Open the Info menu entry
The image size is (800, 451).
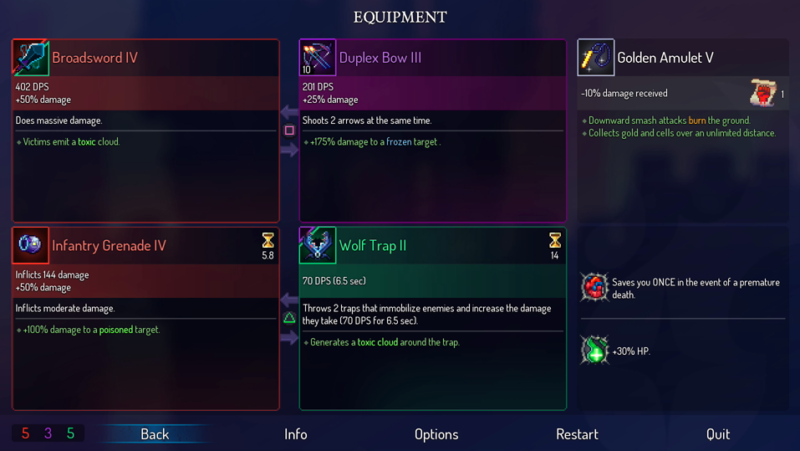click(x=295, y=434)
